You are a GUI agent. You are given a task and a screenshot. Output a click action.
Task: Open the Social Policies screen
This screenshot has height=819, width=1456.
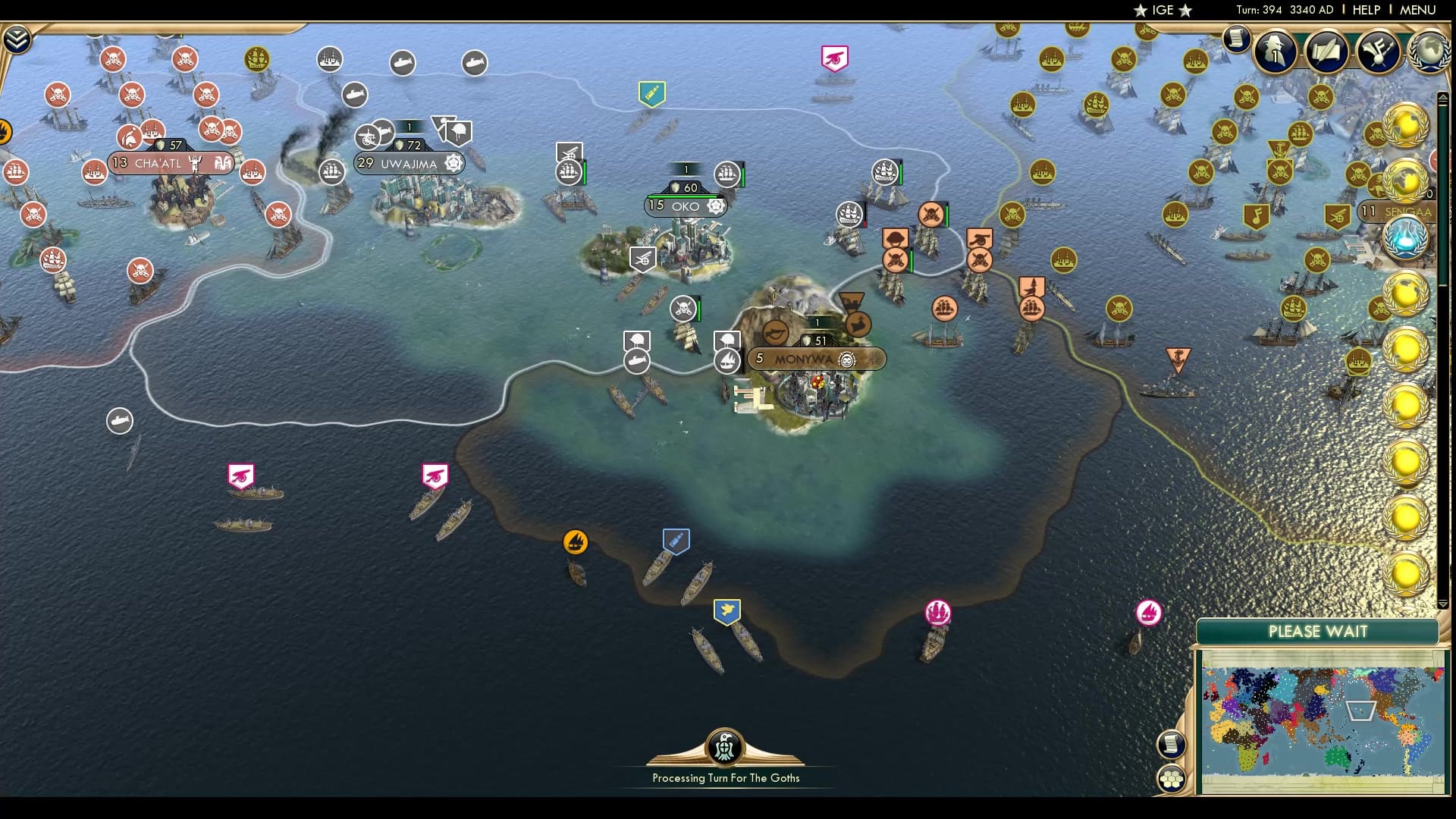tap(1329, 52)
